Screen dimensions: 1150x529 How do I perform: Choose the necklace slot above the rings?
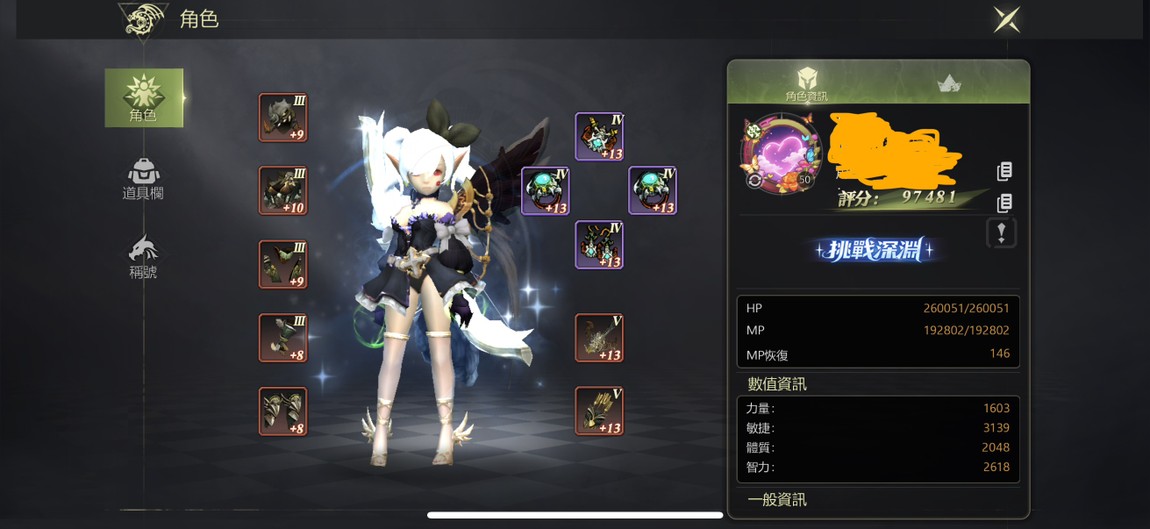coord(600,137)
